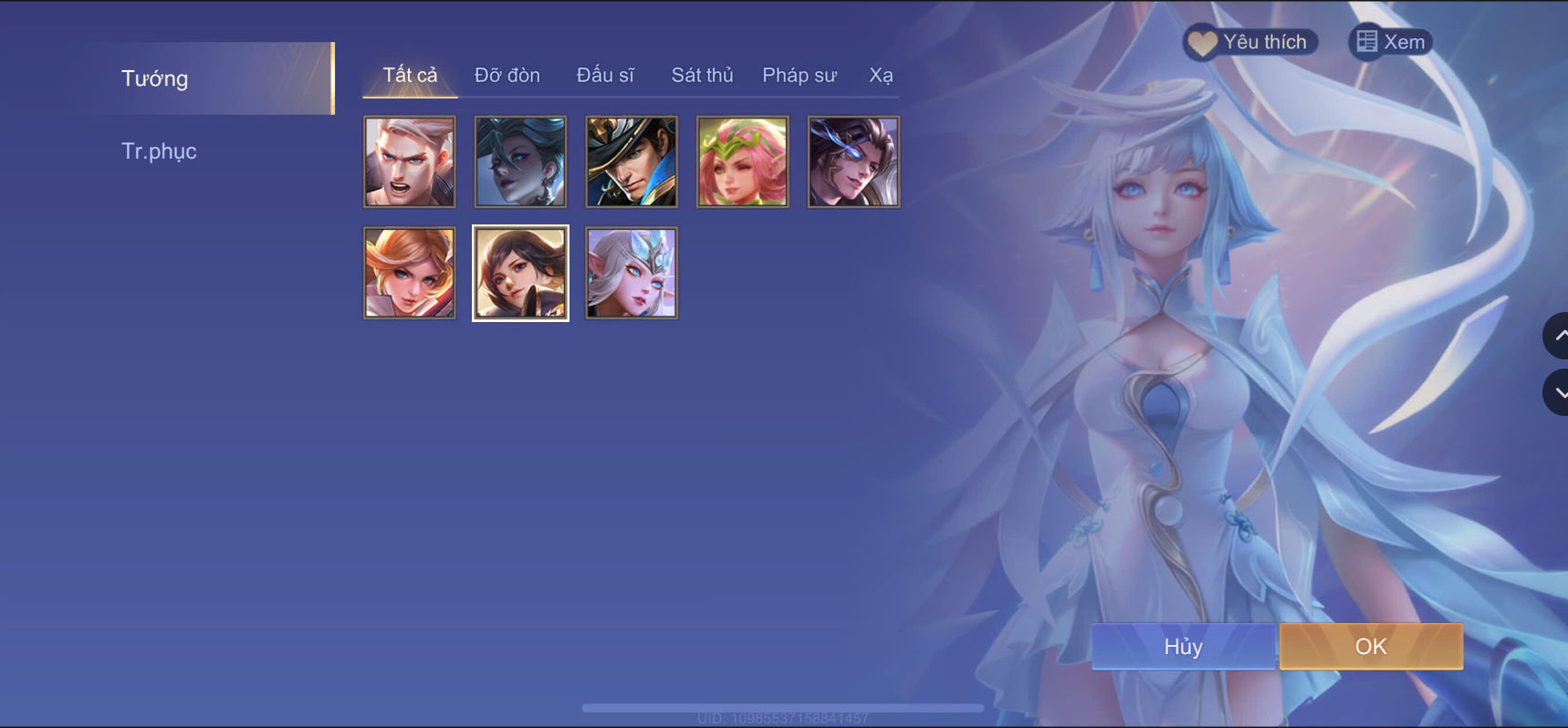
Task: Click the heart icon beside Yêu thích
Action: [x=1203, y=41]
